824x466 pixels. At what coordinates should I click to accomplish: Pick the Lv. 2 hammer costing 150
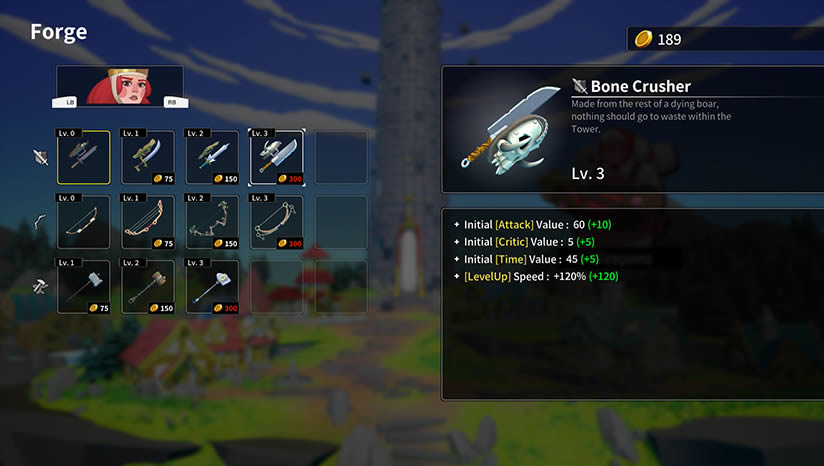point(148,287)
